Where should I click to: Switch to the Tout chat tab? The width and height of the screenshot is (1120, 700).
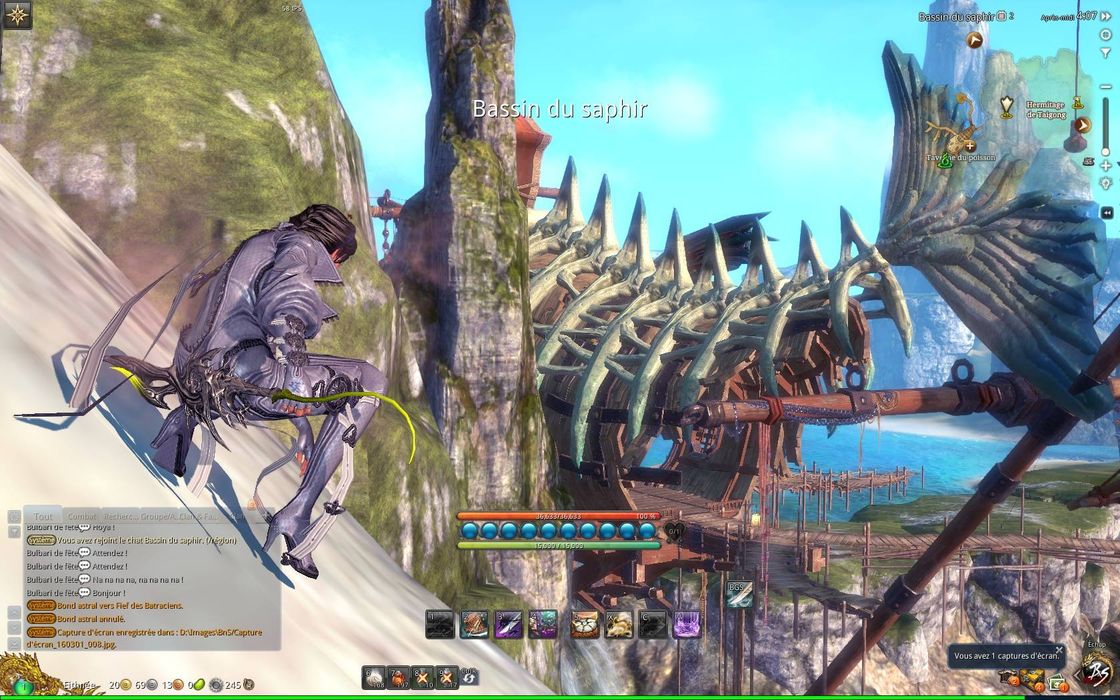[41, 514]
